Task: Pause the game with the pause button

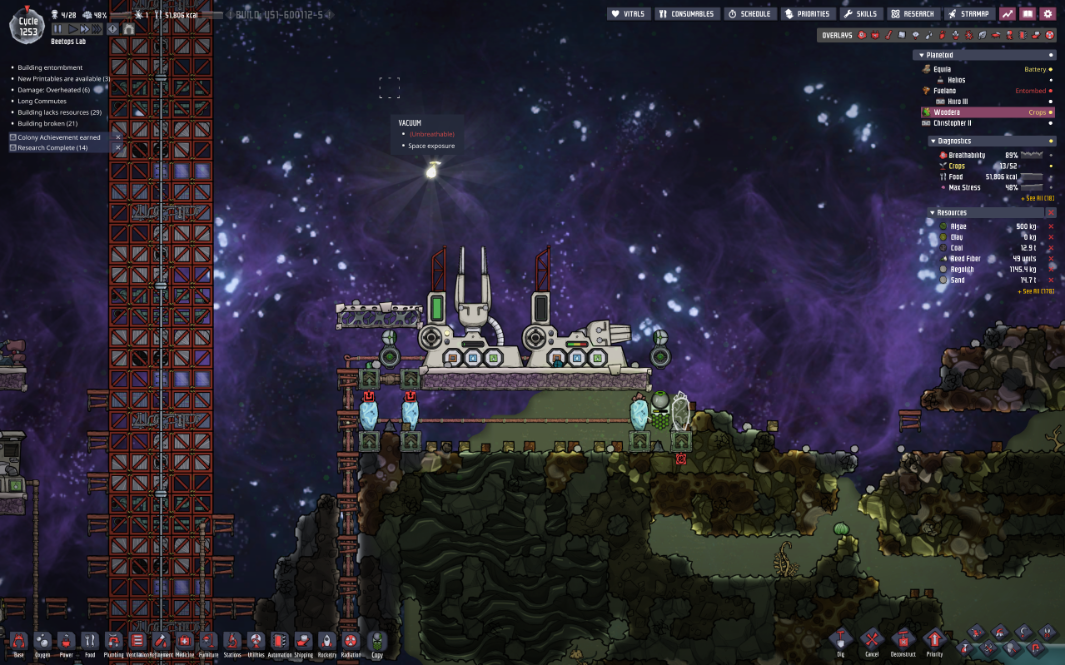Action: click(58, 29)
